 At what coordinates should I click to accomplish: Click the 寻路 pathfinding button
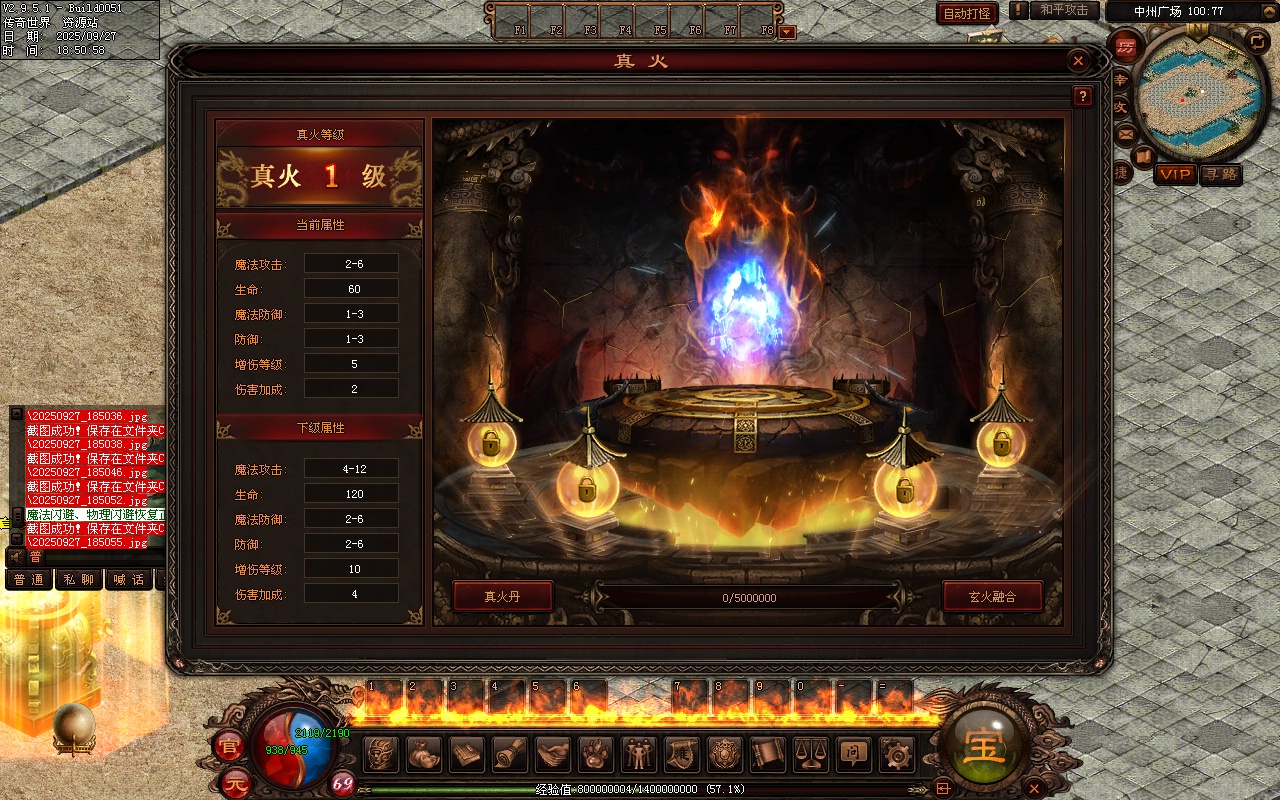click(x=1220, y=174)
